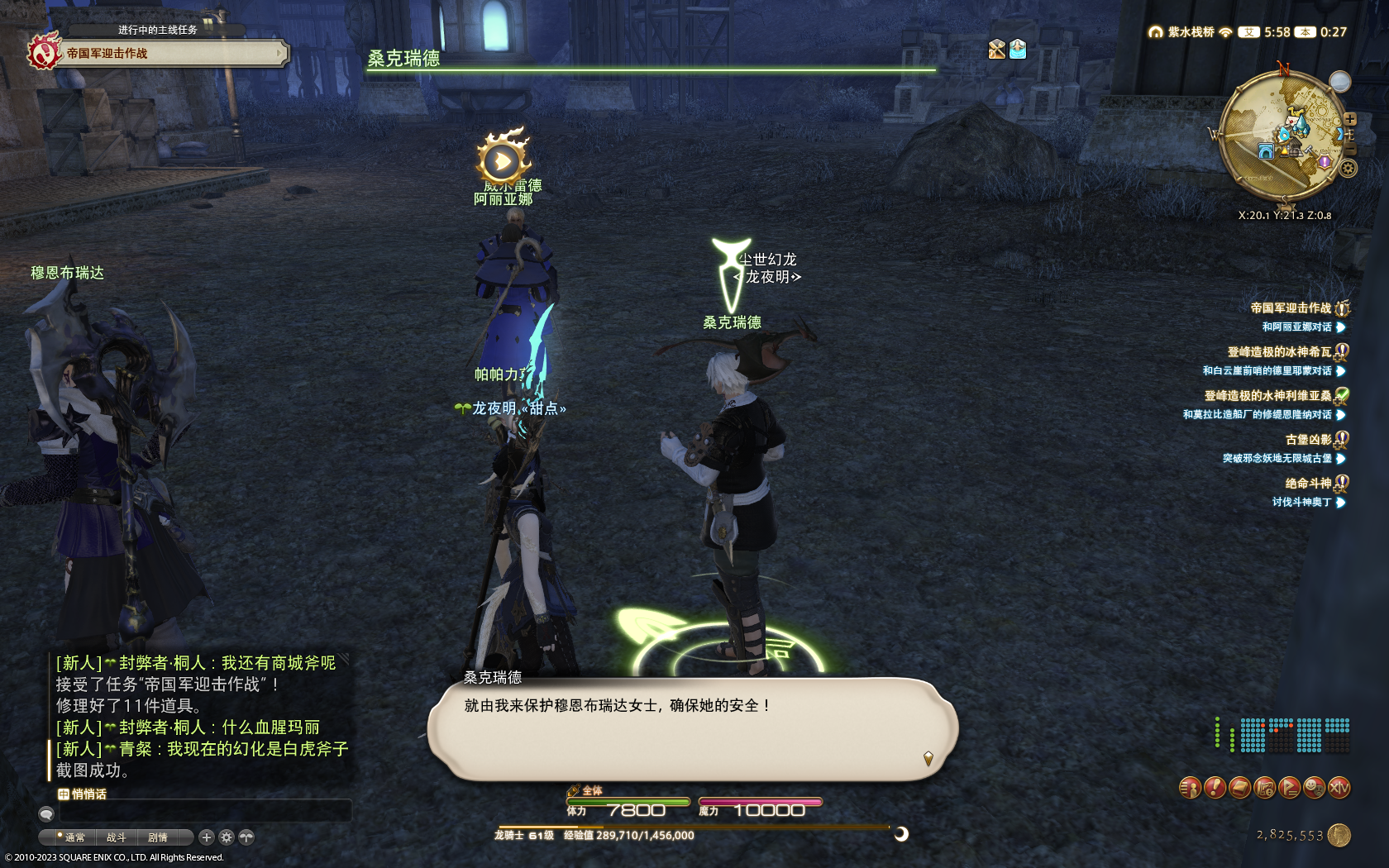The height and width of the screenshot is (868, 1389).
Task: Switch chat to the 剧情 tab
Action: (157, 837)
